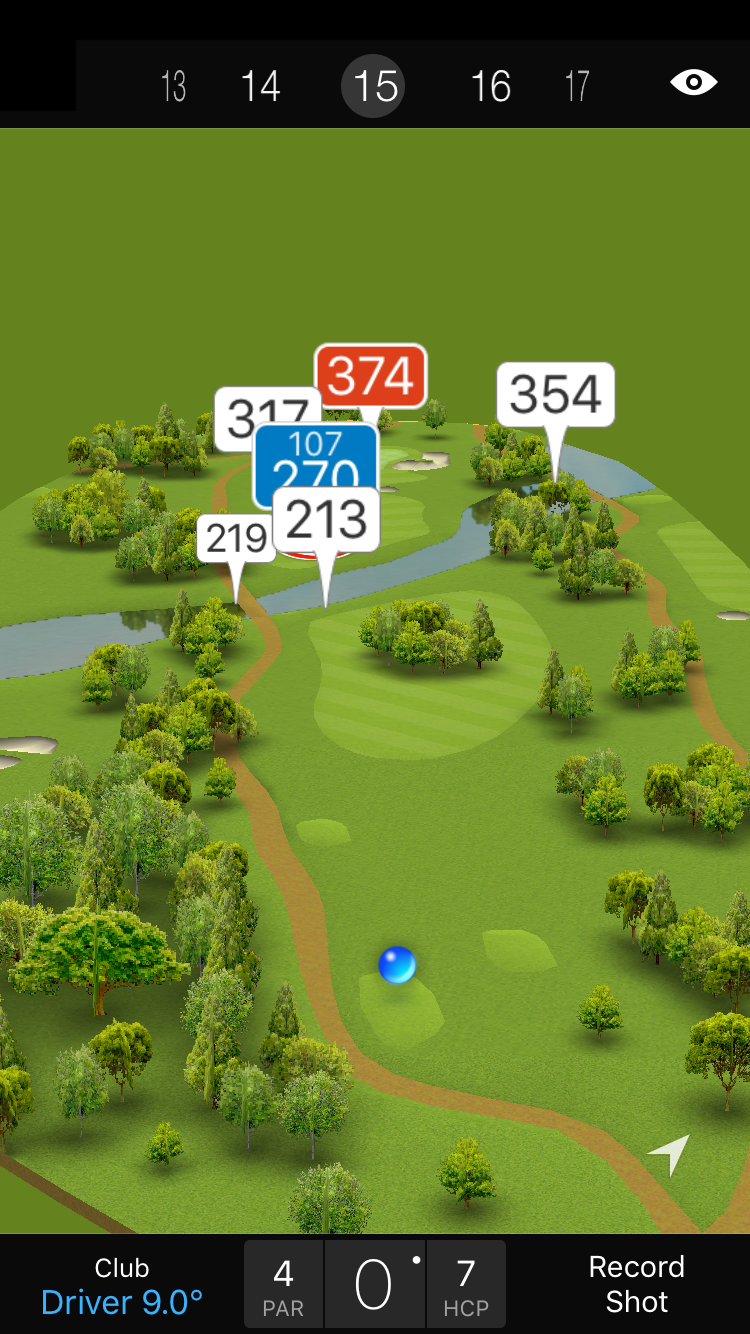750x1334 pixels.
Task: Tap the Record Shot button
Action: coord(636,1284)
